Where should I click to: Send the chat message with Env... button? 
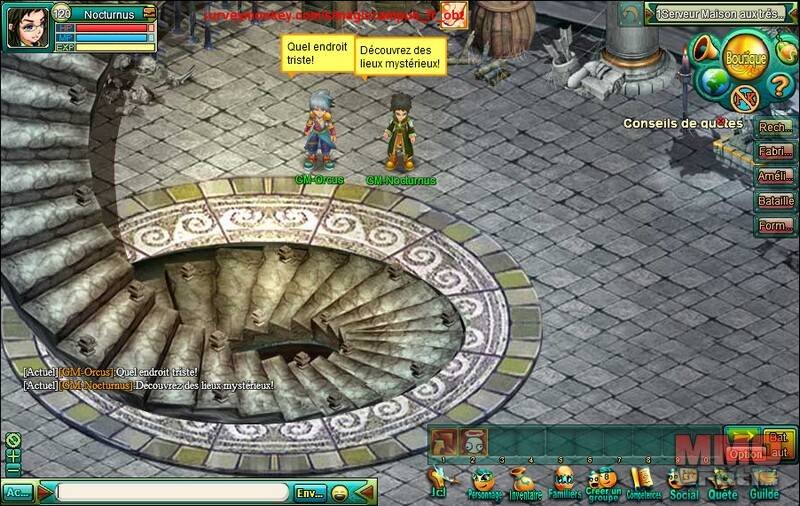(312, 492)
